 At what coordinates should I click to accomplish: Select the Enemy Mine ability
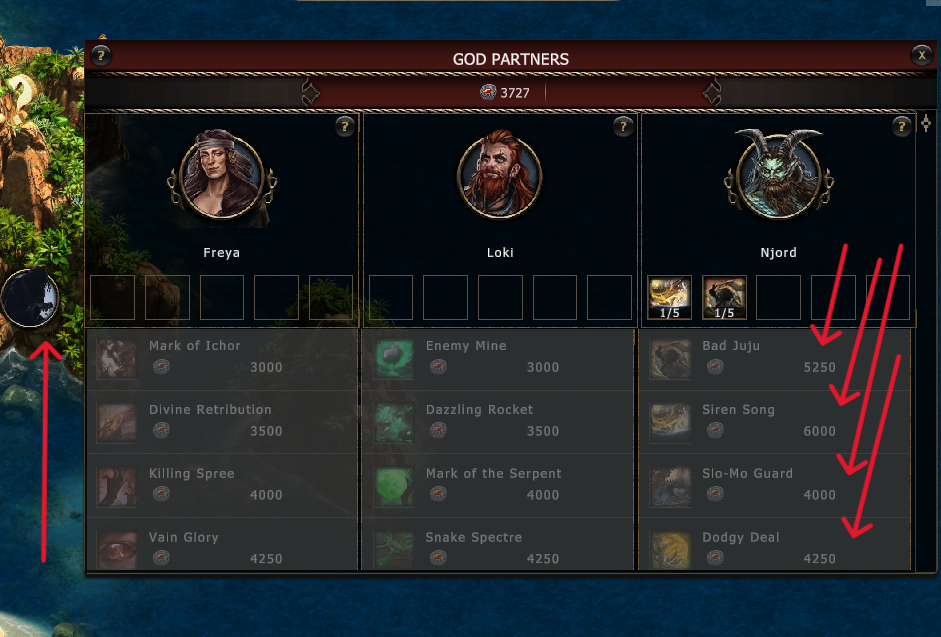pos(500,358)
